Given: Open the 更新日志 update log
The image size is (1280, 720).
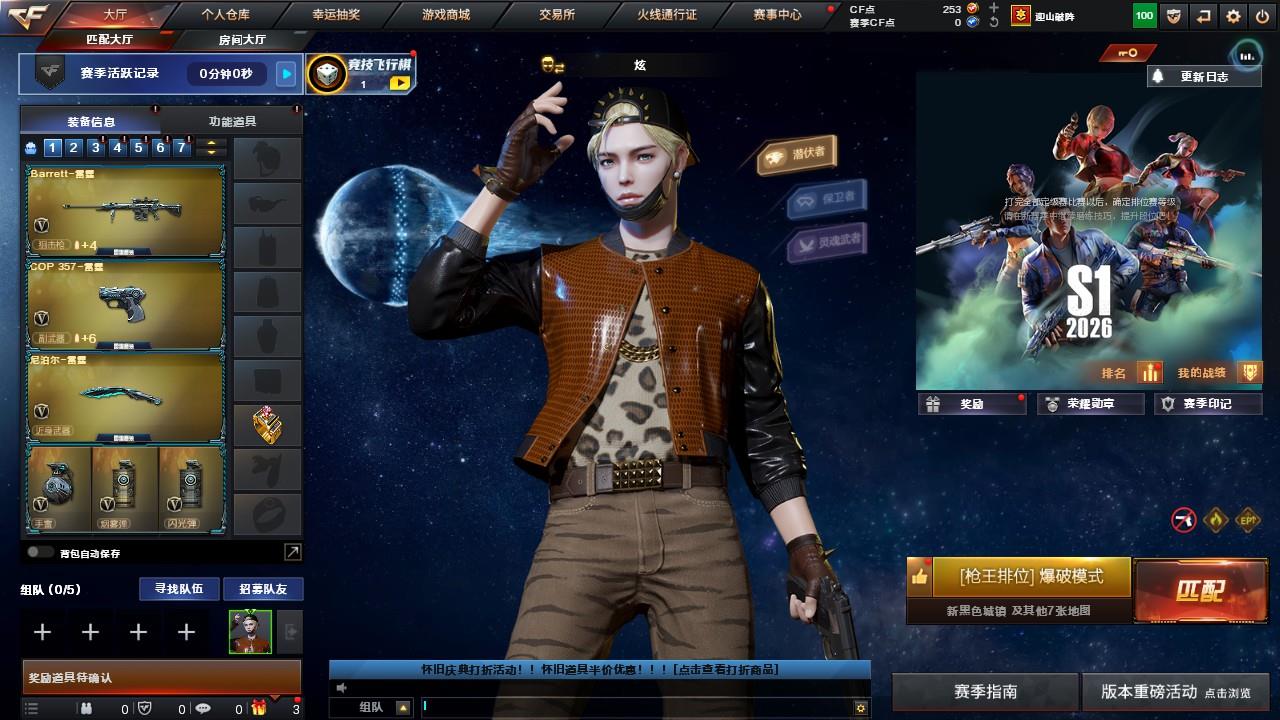Looking at the screenshot, I should click(1204, 76).
